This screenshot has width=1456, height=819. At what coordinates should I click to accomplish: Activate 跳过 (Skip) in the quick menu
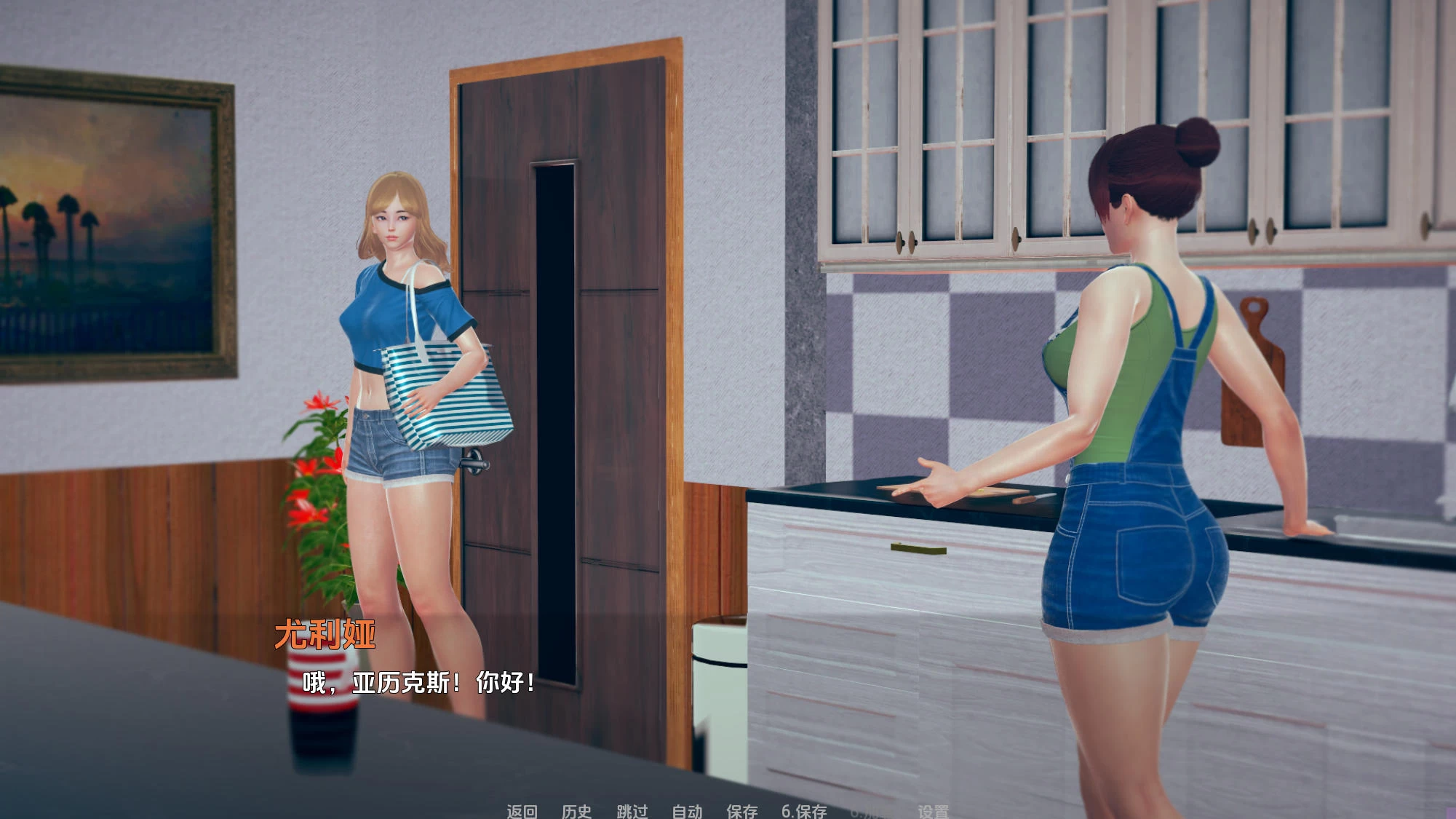632,811
